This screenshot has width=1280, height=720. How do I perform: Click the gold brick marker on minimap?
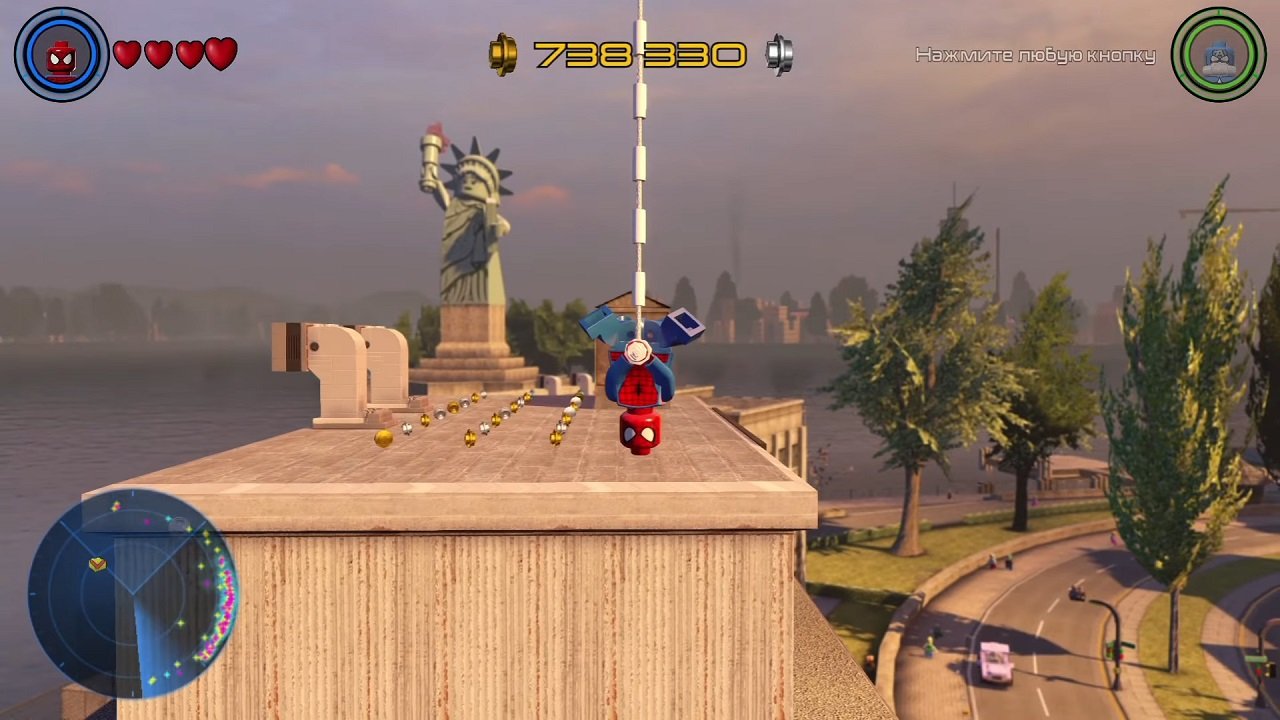[x=97, y=564]
